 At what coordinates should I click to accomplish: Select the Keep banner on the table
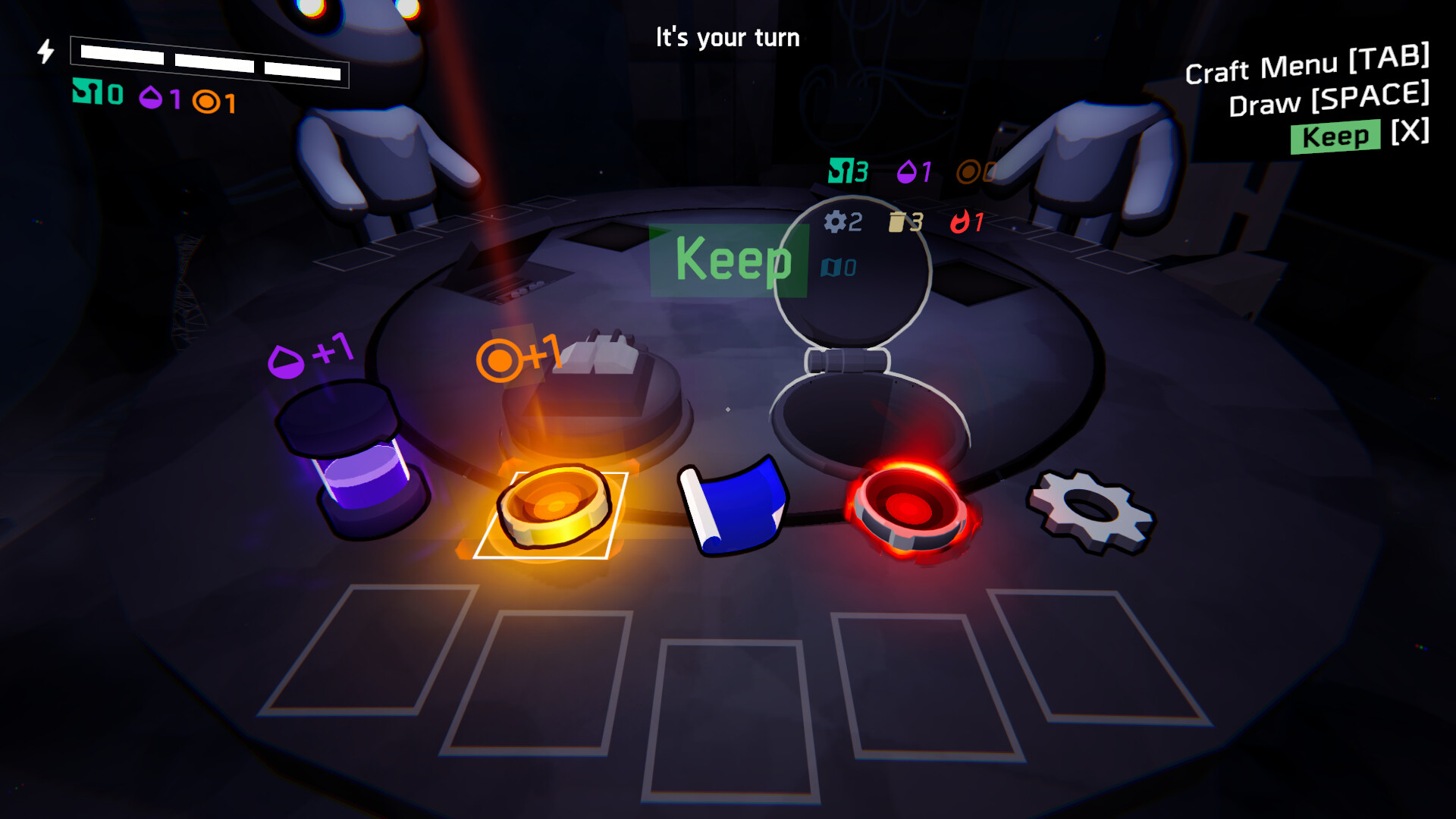coord(730,261)
